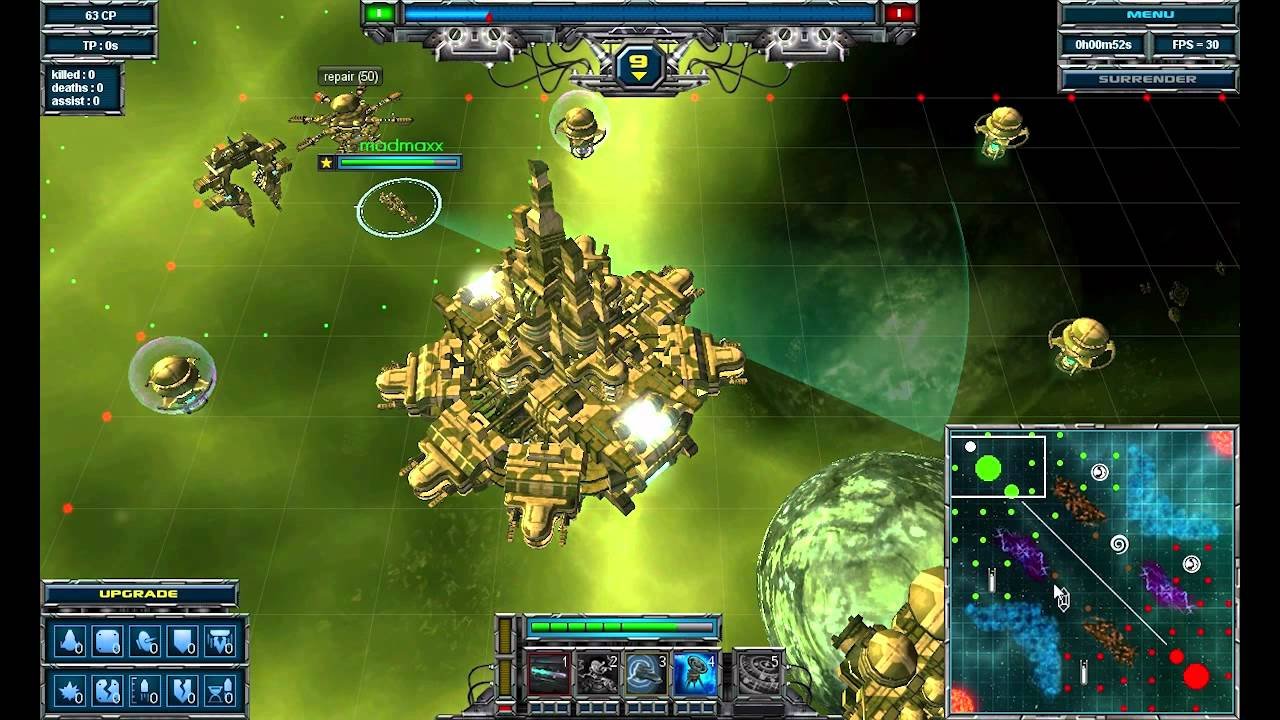
Task: Open the MENU button
Action: (1149, 15)
